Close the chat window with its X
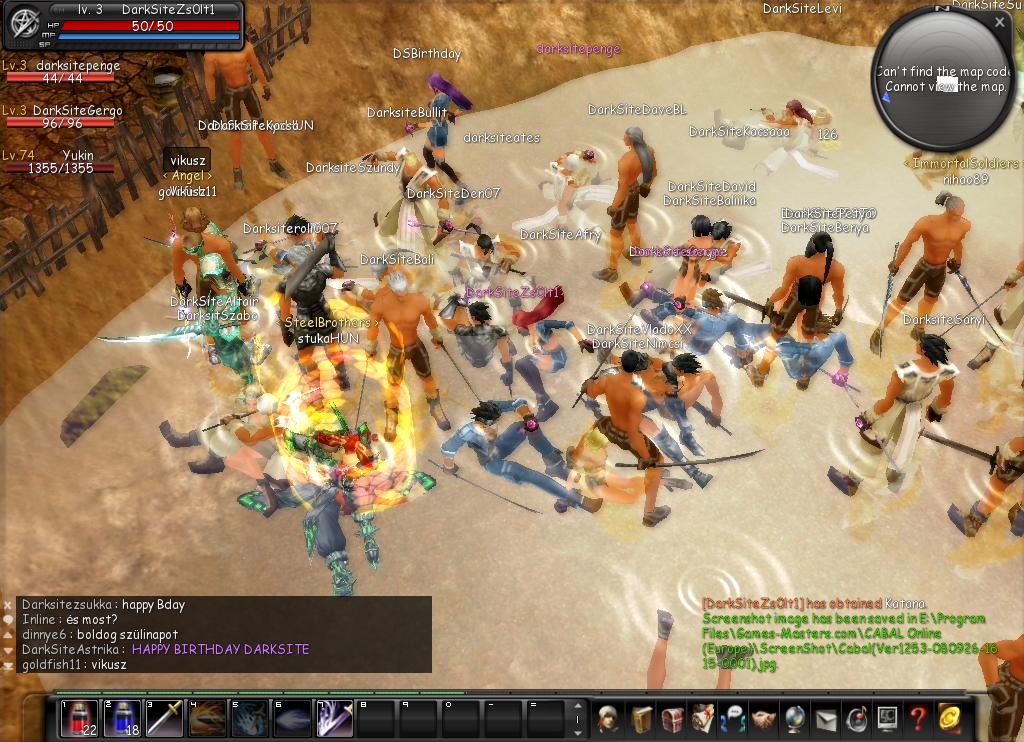1024x742 pixels. pyautogui.click(x=8, y=605)
